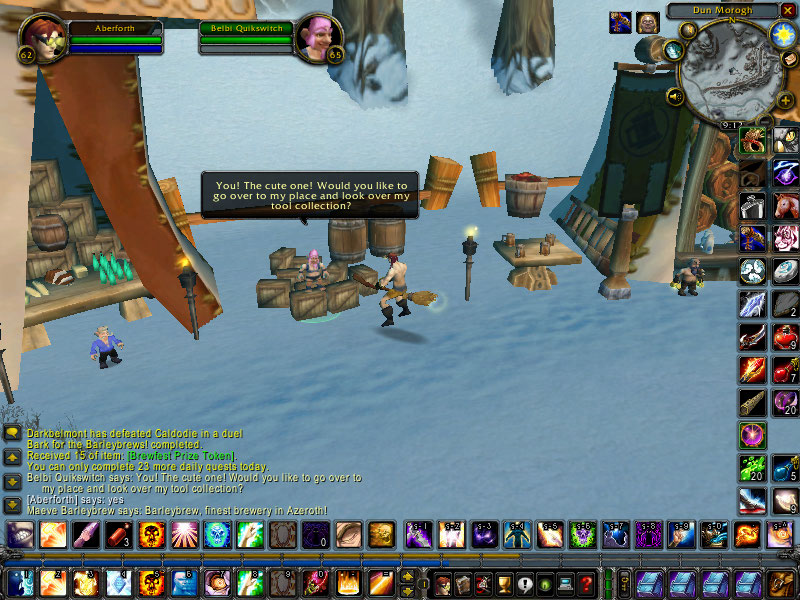Toggle the speaker icon beside the minimap
The image size is (800, 600).
675,96
